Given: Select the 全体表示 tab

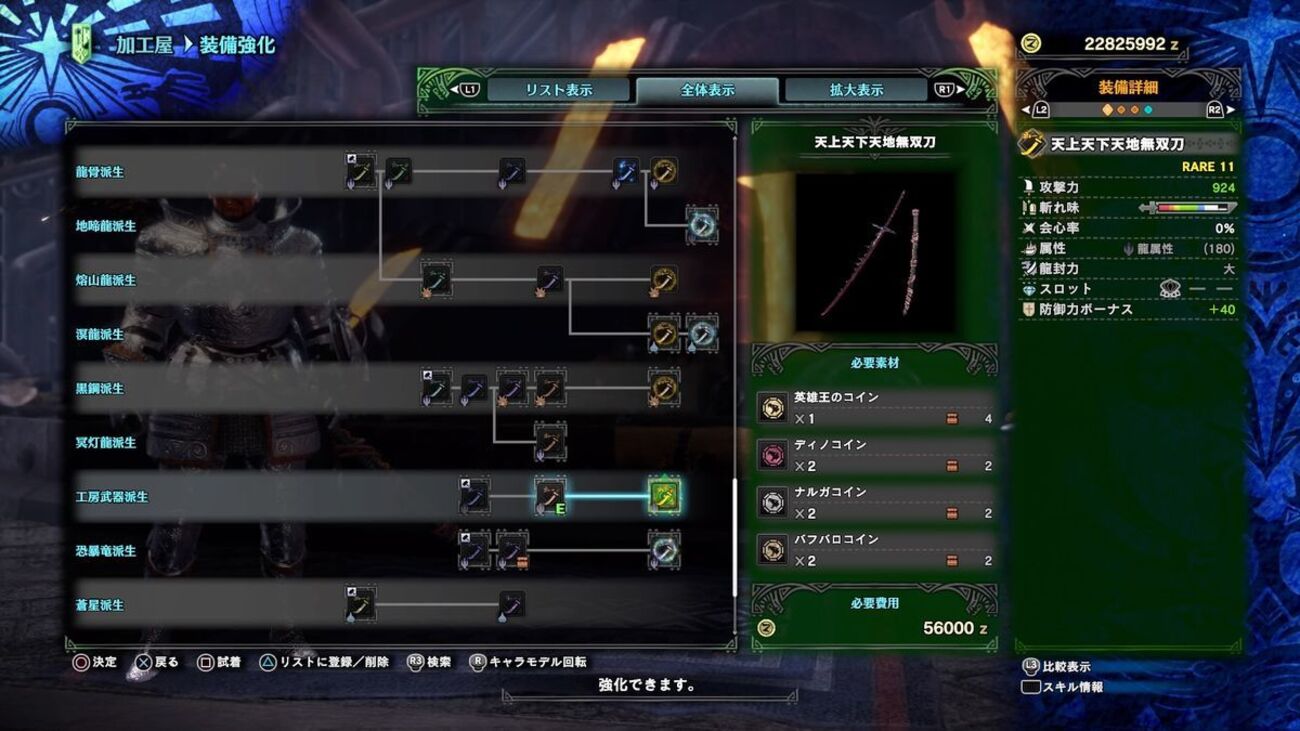Looking at the screenshot, I should pyautogui.click(x=707, y=90).
